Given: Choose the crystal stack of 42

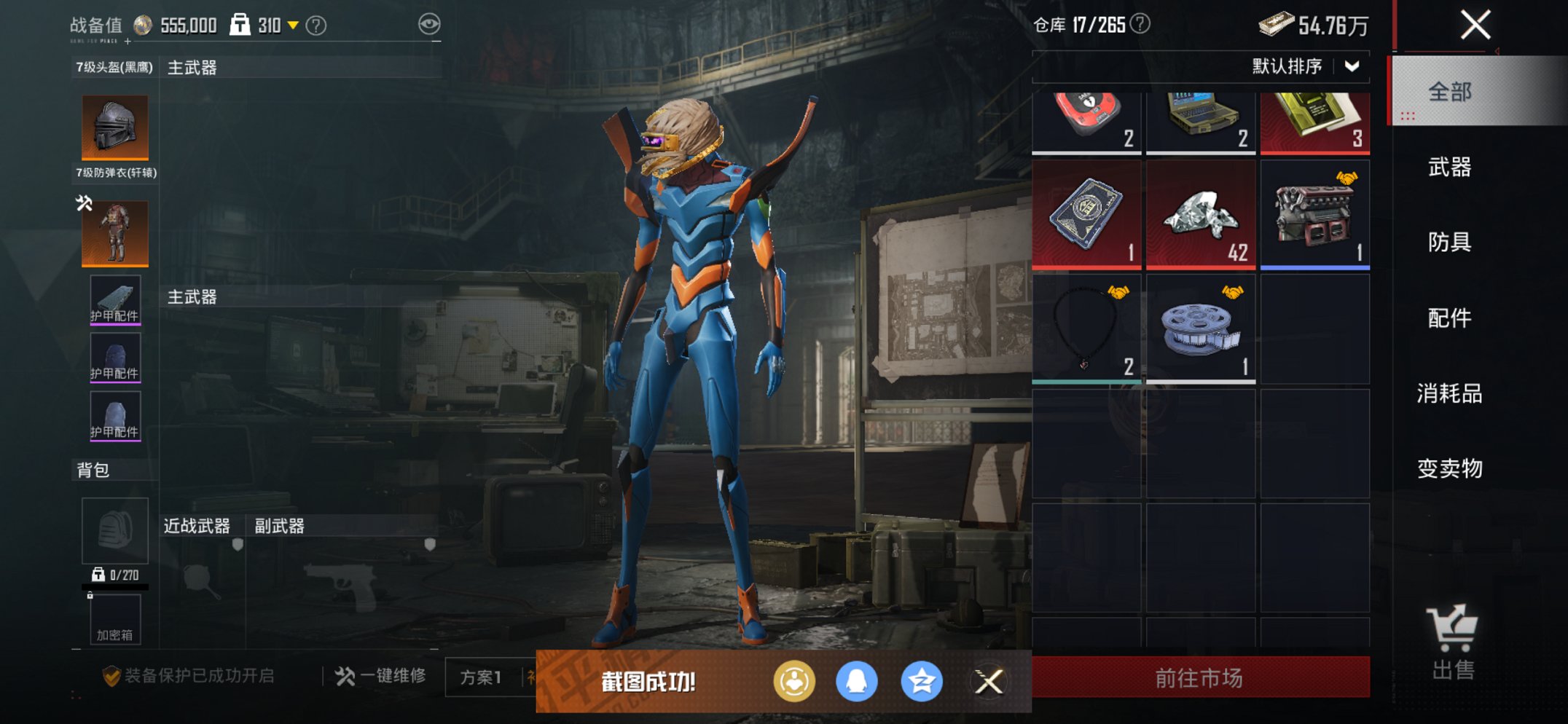Looking at the screenshot, I should pos(1200,215).
